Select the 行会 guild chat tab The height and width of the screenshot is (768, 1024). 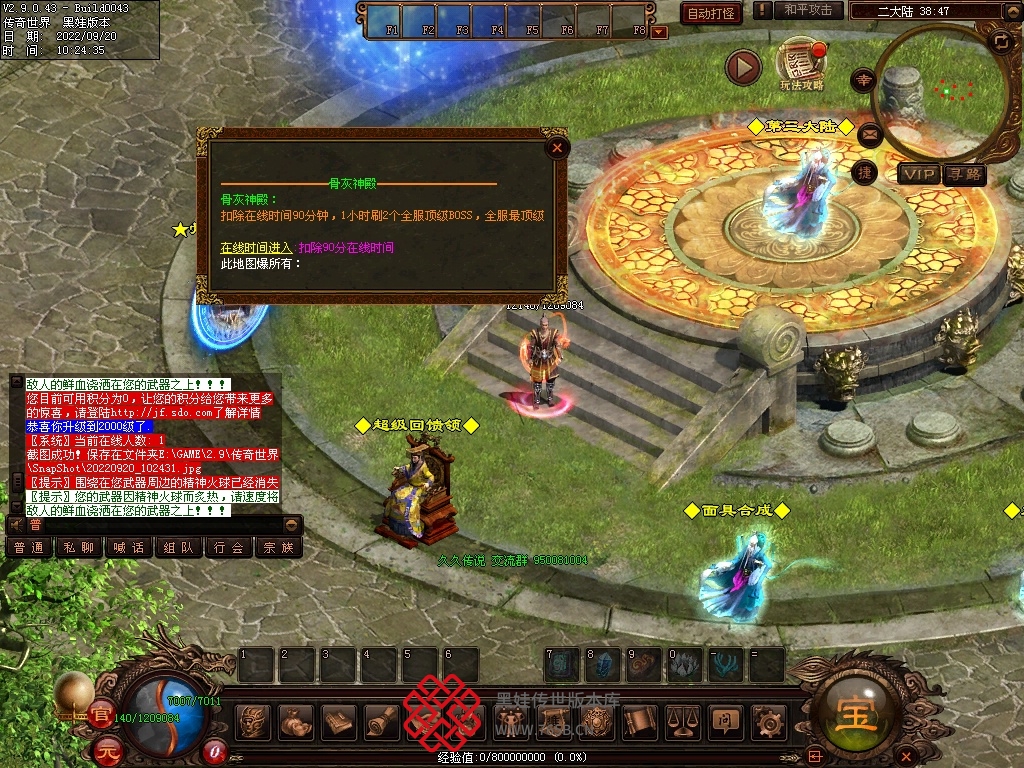pyautogui.click(x=229, y=548)
